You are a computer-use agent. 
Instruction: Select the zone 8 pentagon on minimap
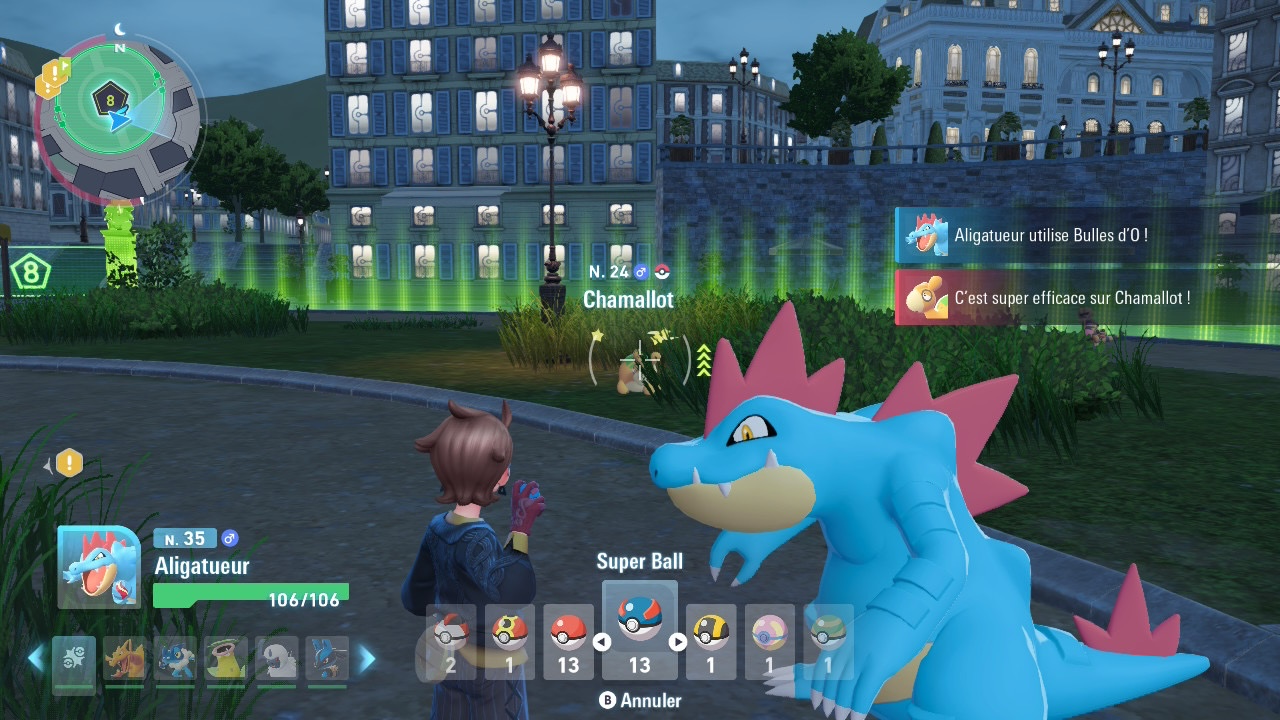[108, 99]
